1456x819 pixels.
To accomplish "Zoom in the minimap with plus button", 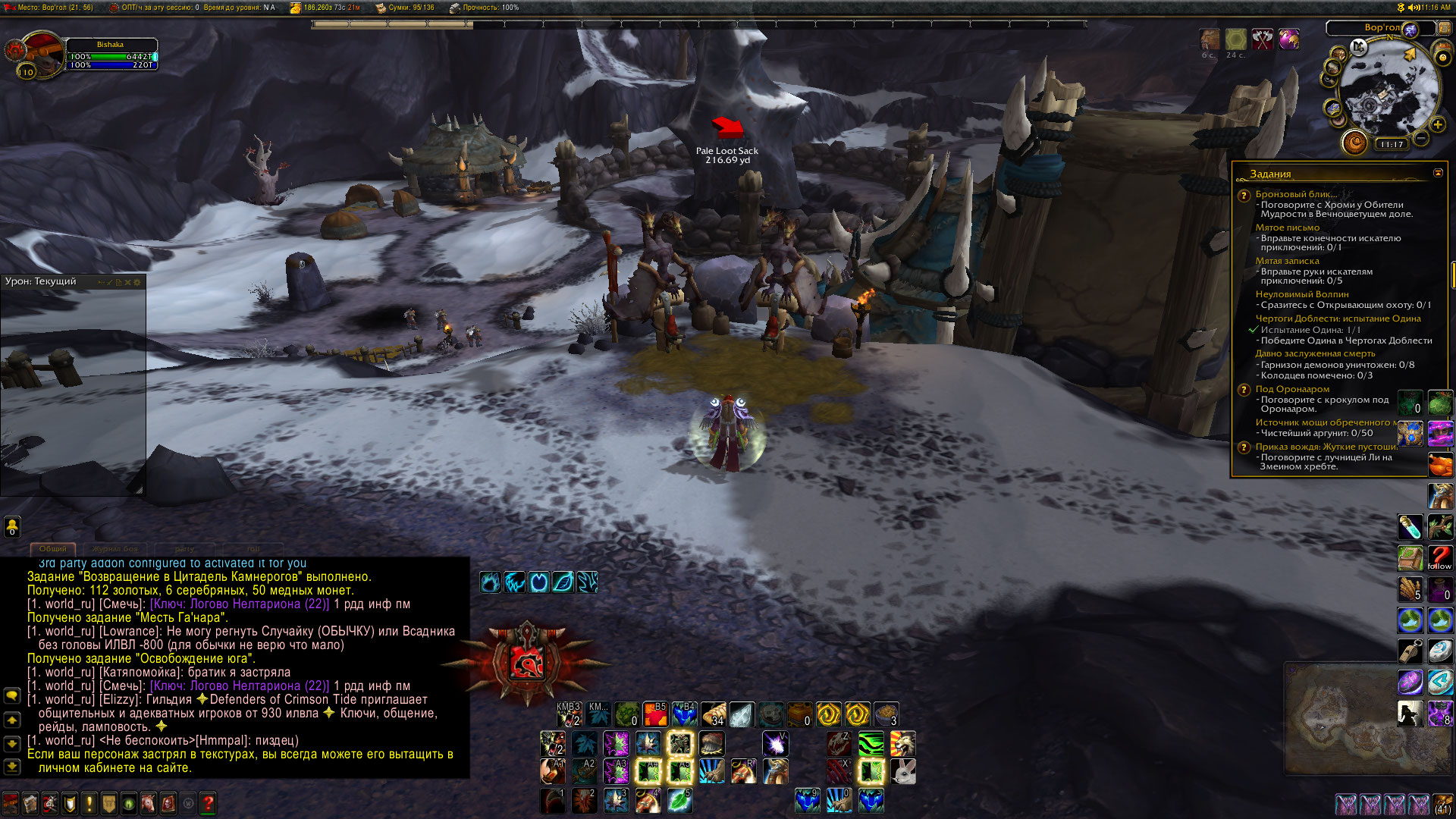I will click(1437, 124).
